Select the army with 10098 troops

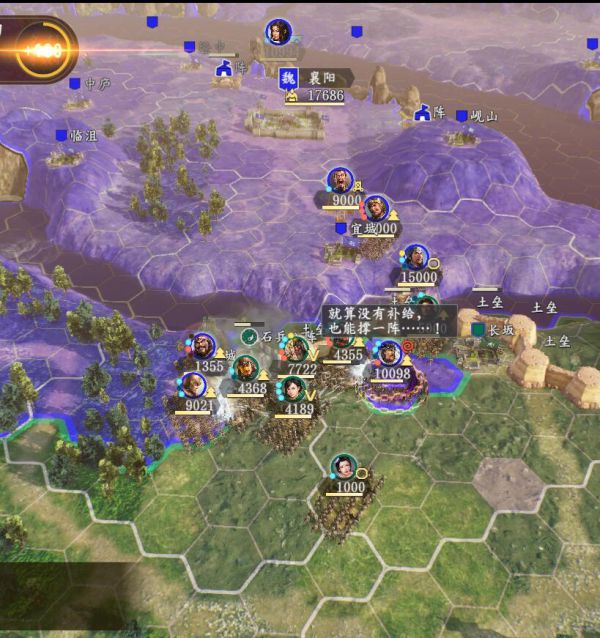click(x=388, y=354)
